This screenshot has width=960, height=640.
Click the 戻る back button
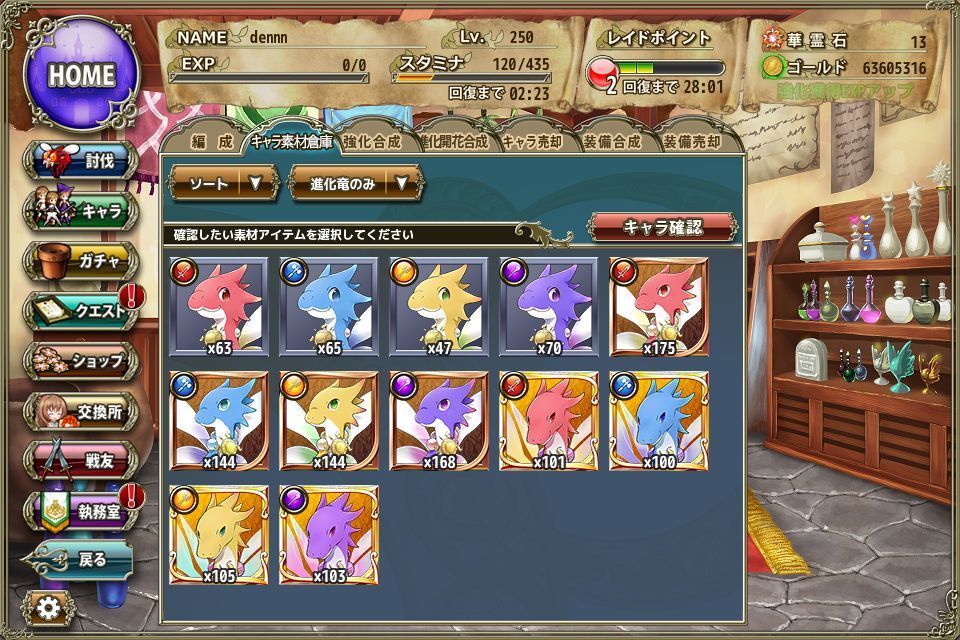click(x=80, y=560)
